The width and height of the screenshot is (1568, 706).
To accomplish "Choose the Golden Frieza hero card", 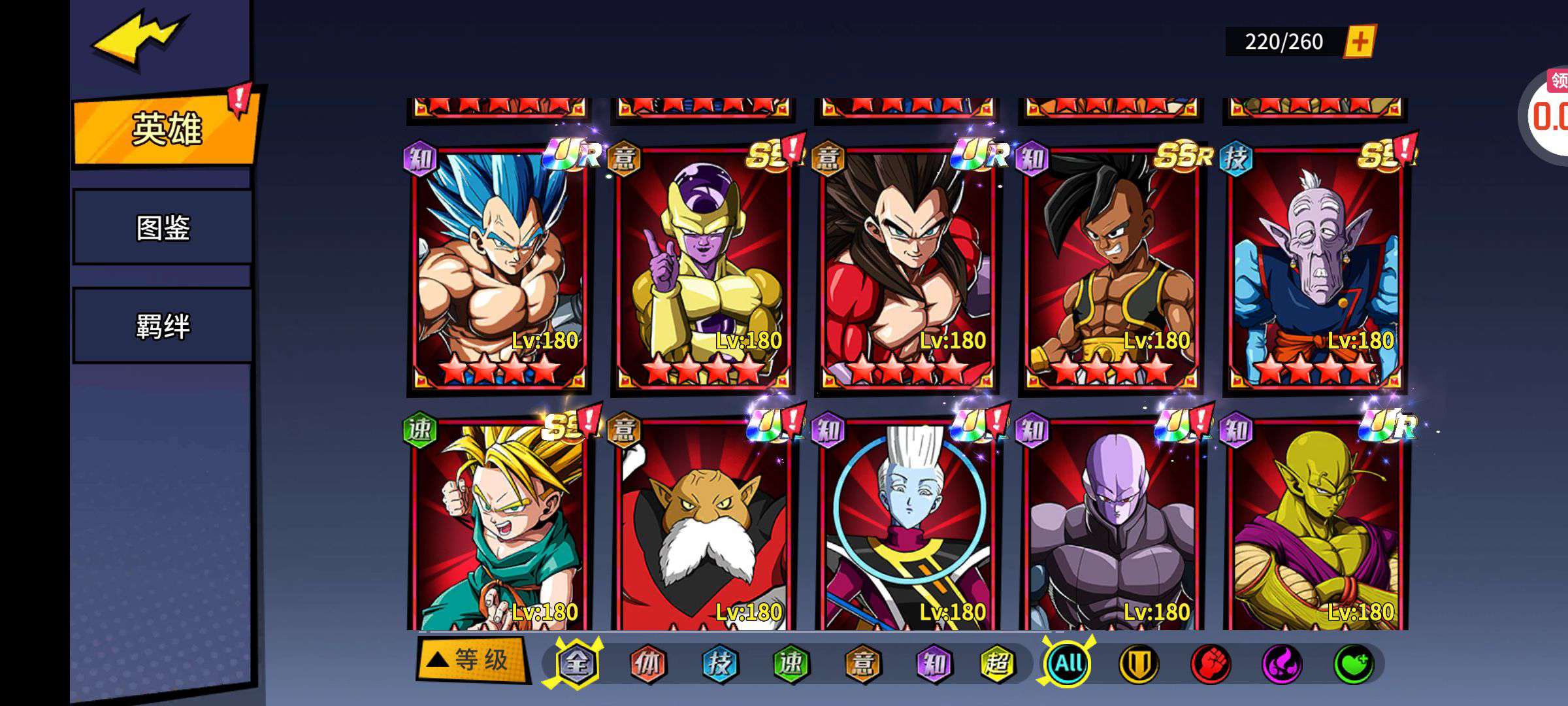I will click(703, 269).
